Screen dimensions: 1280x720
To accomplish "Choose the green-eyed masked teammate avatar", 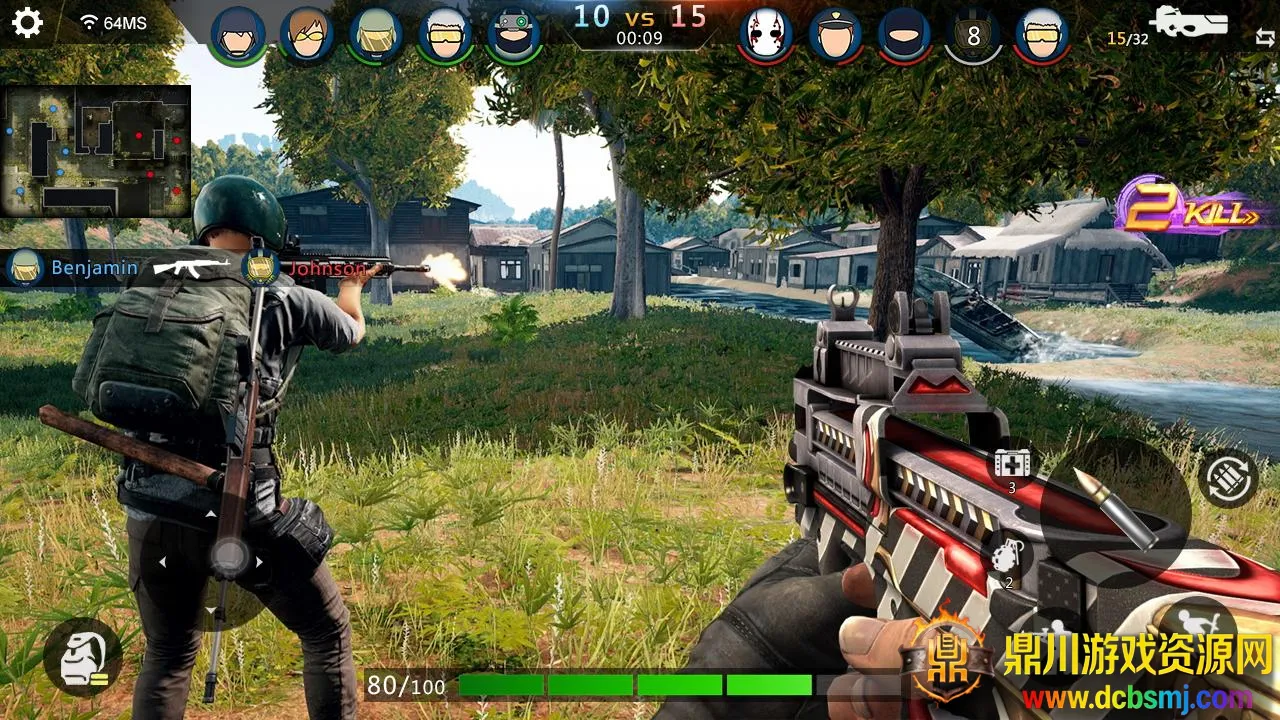I will pos(514,34).
